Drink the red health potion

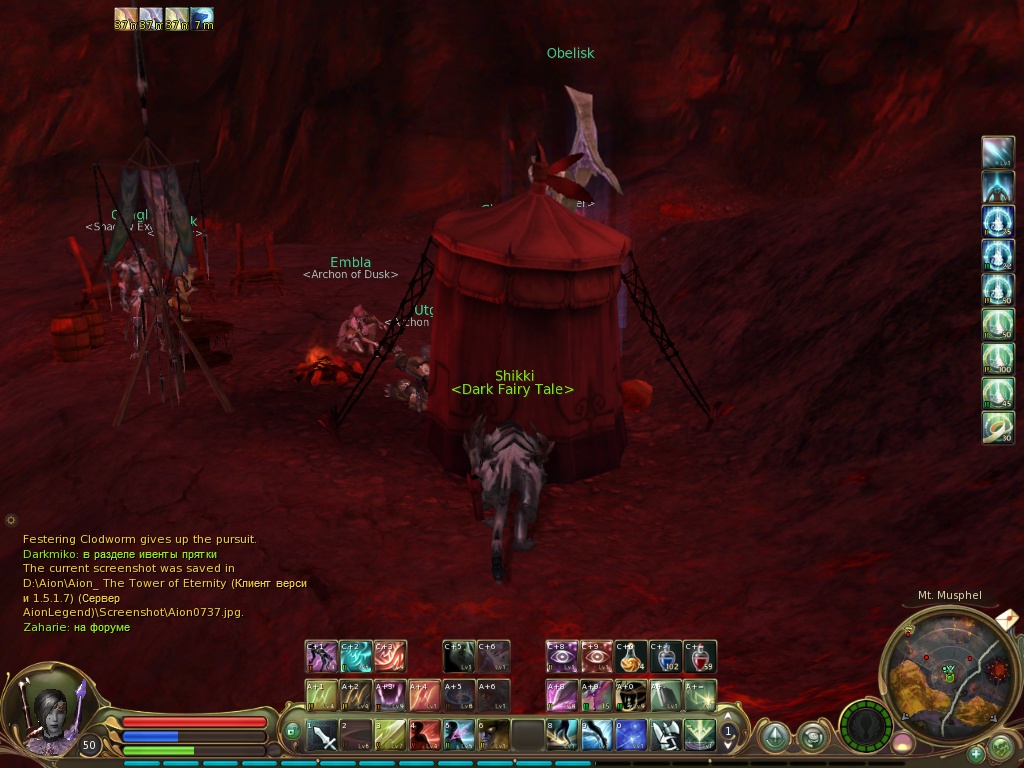[x=700, y=657]
